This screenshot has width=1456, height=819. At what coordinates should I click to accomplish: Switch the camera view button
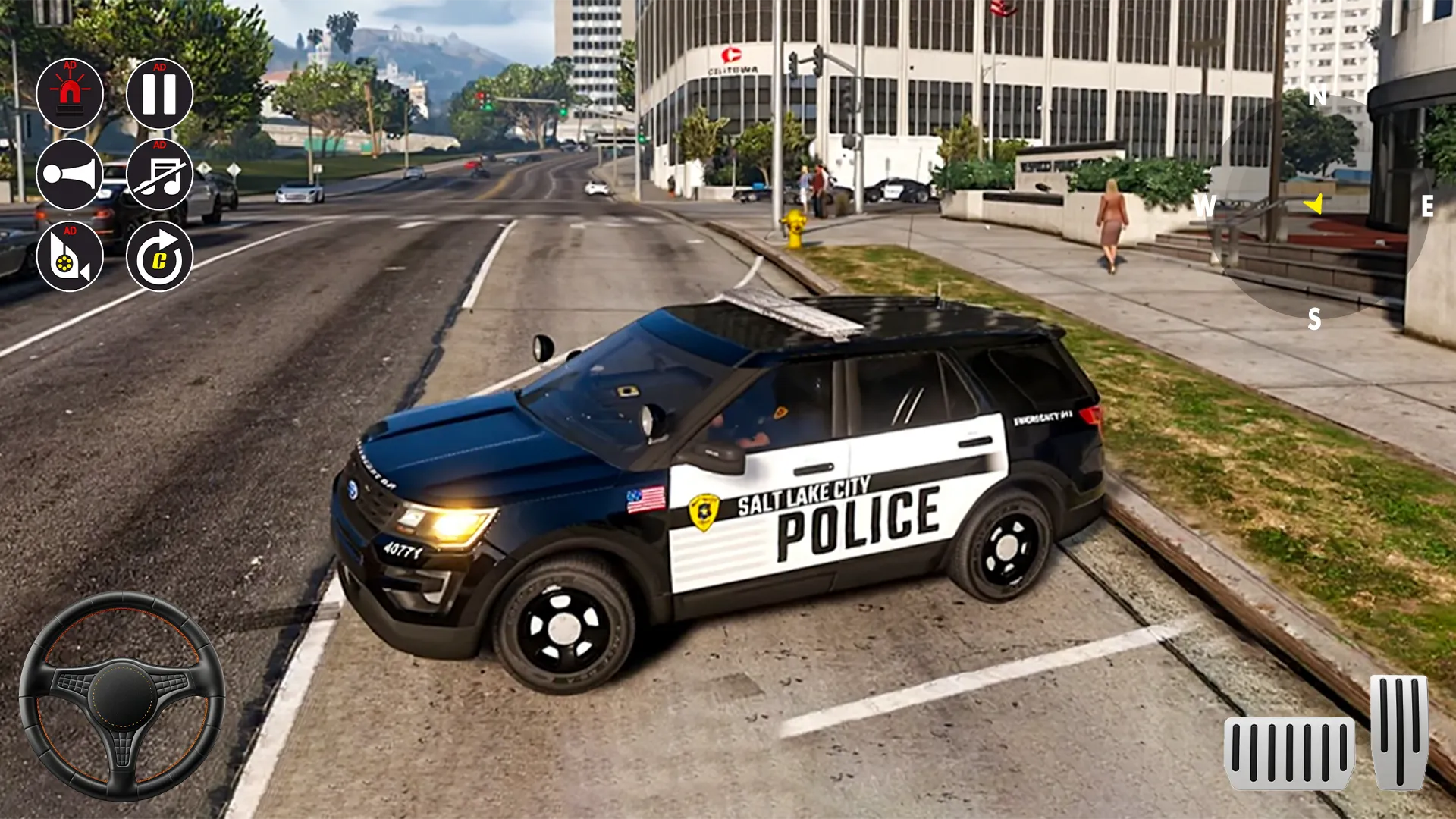click(x=70, y=256)
